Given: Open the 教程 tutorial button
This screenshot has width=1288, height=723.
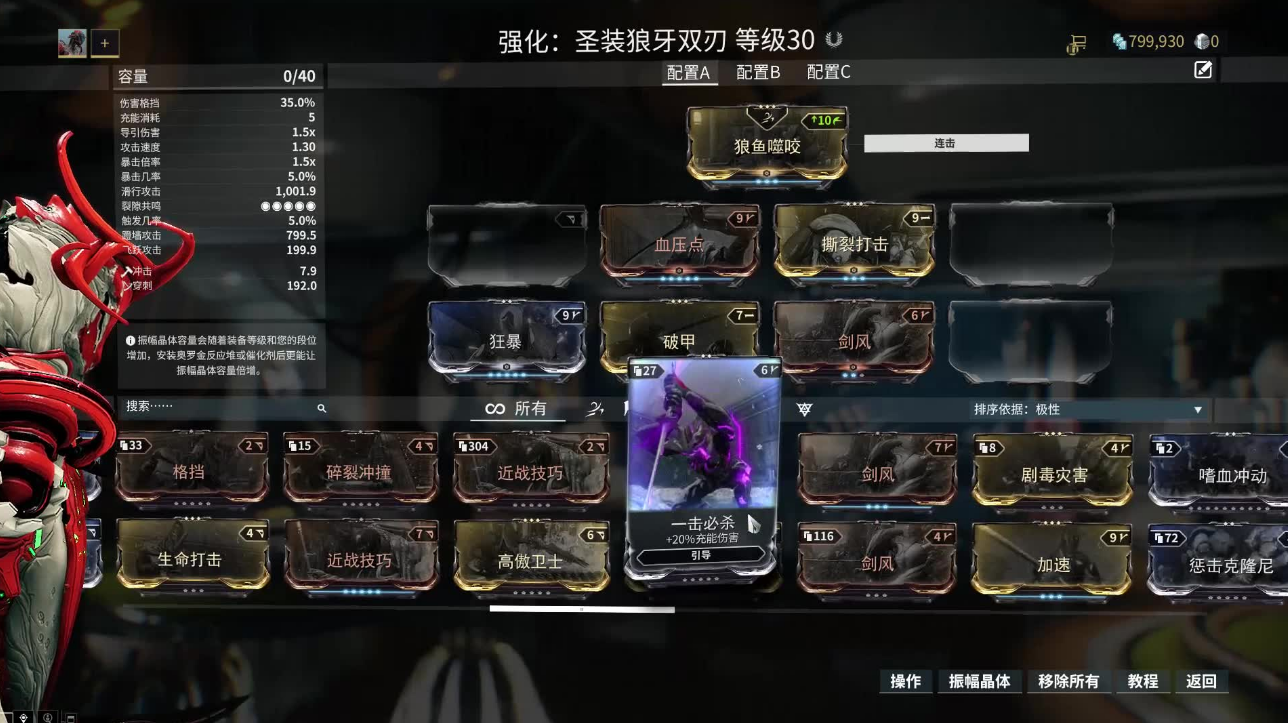Looking at the screenshot, I should point(1140,681).
